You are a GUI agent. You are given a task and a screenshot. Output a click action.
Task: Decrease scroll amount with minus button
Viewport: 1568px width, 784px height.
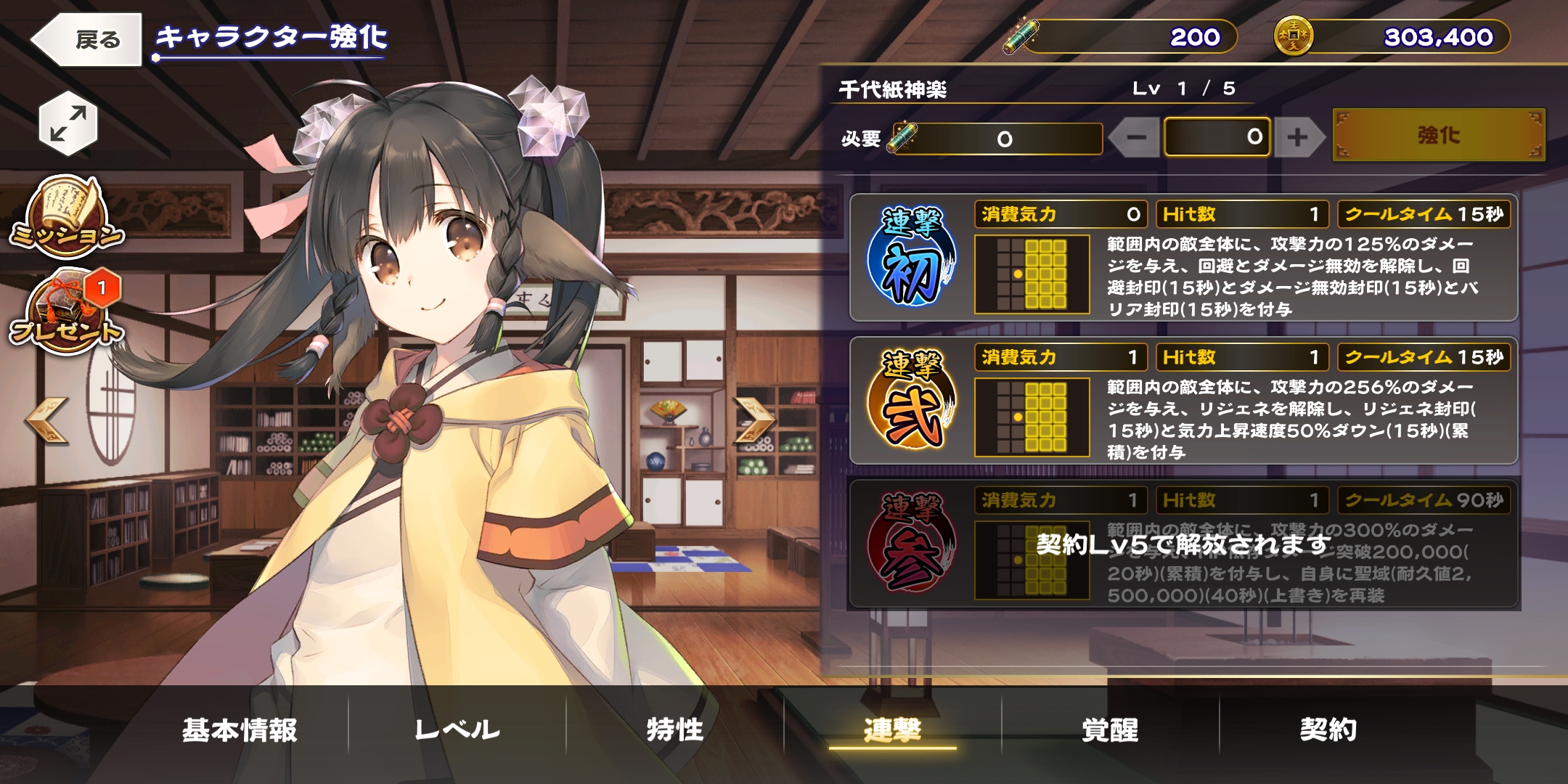pos(1136,137)
